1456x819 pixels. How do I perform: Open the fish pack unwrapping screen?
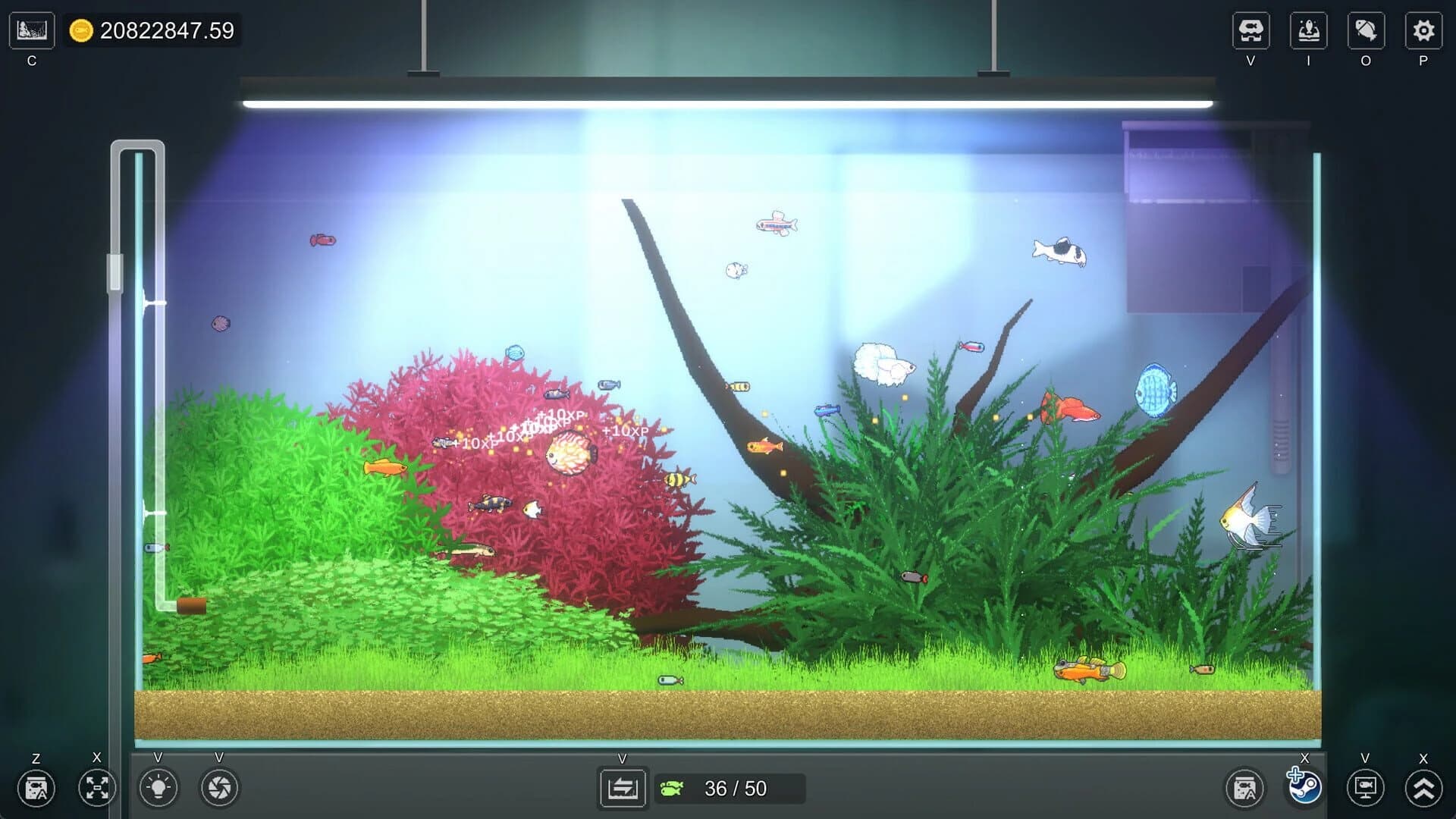[x=1308, y=30]
